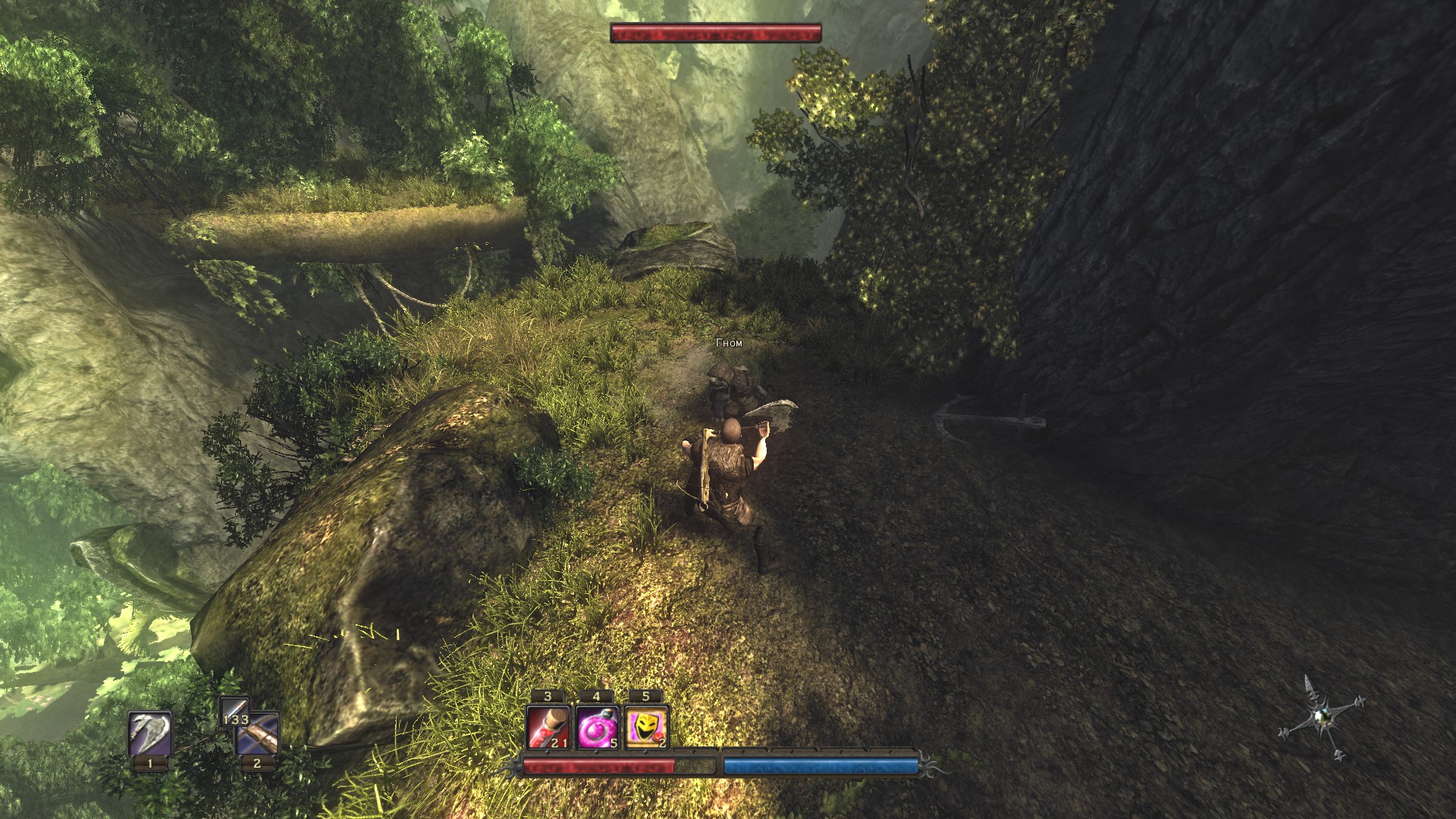Viewport: 1456px width, 819px height.
Task: Use the red health potion
Action: 548,727
